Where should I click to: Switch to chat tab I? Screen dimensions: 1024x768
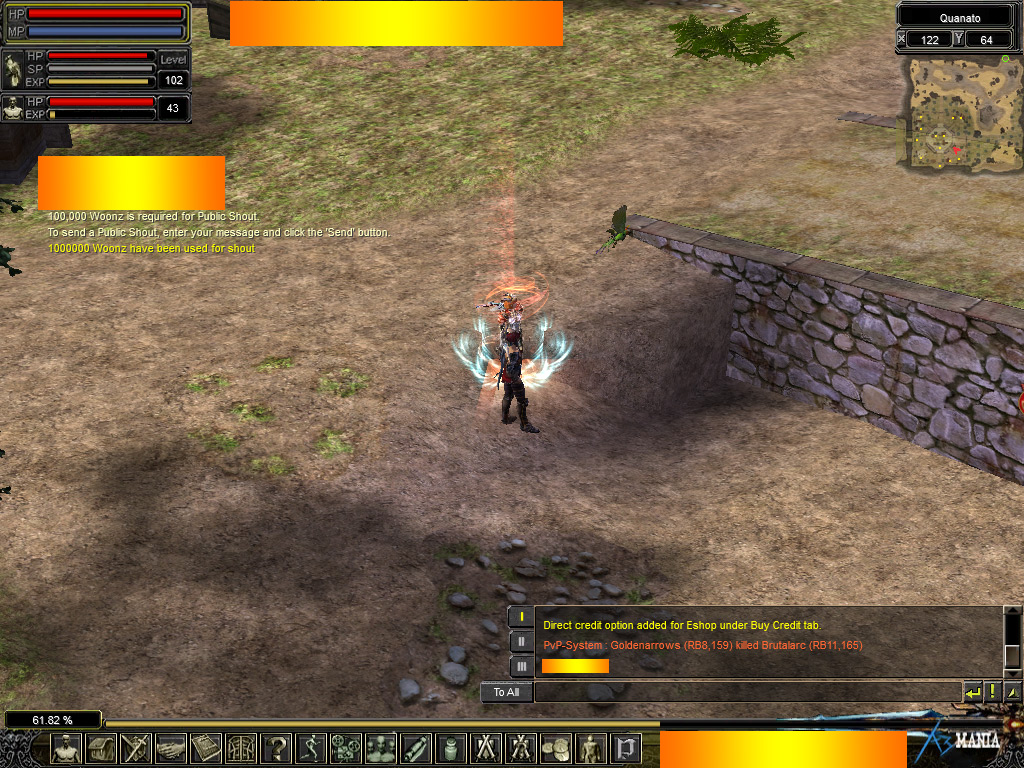coord(521,617)
